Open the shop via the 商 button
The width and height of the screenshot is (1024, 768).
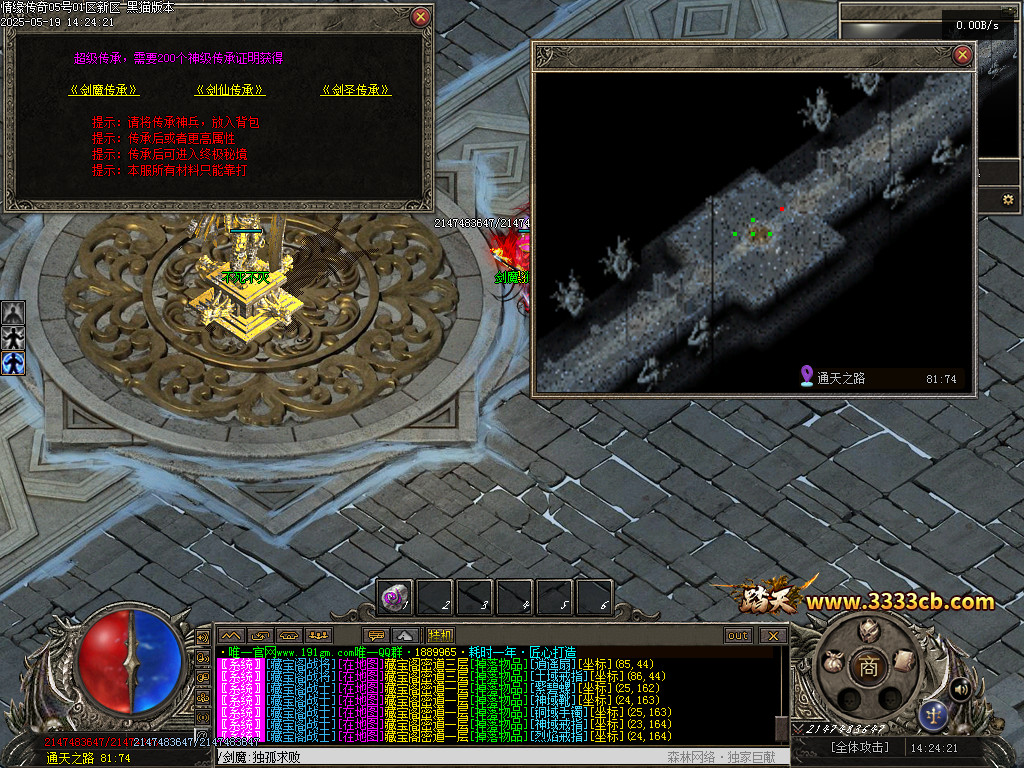(x=868, y=667)
